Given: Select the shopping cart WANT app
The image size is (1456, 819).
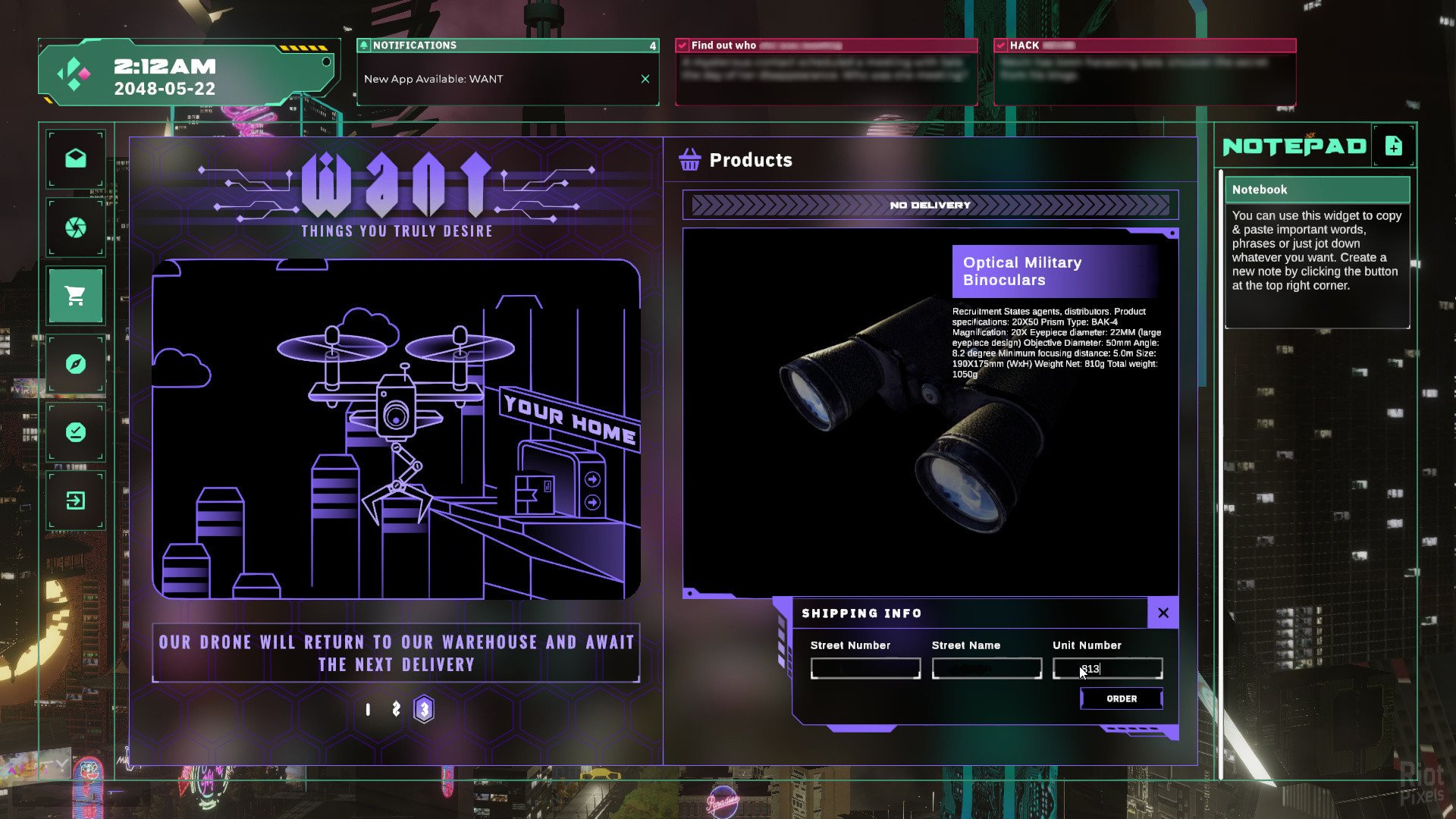Looking at the screenshot, I should click(75, 296).
